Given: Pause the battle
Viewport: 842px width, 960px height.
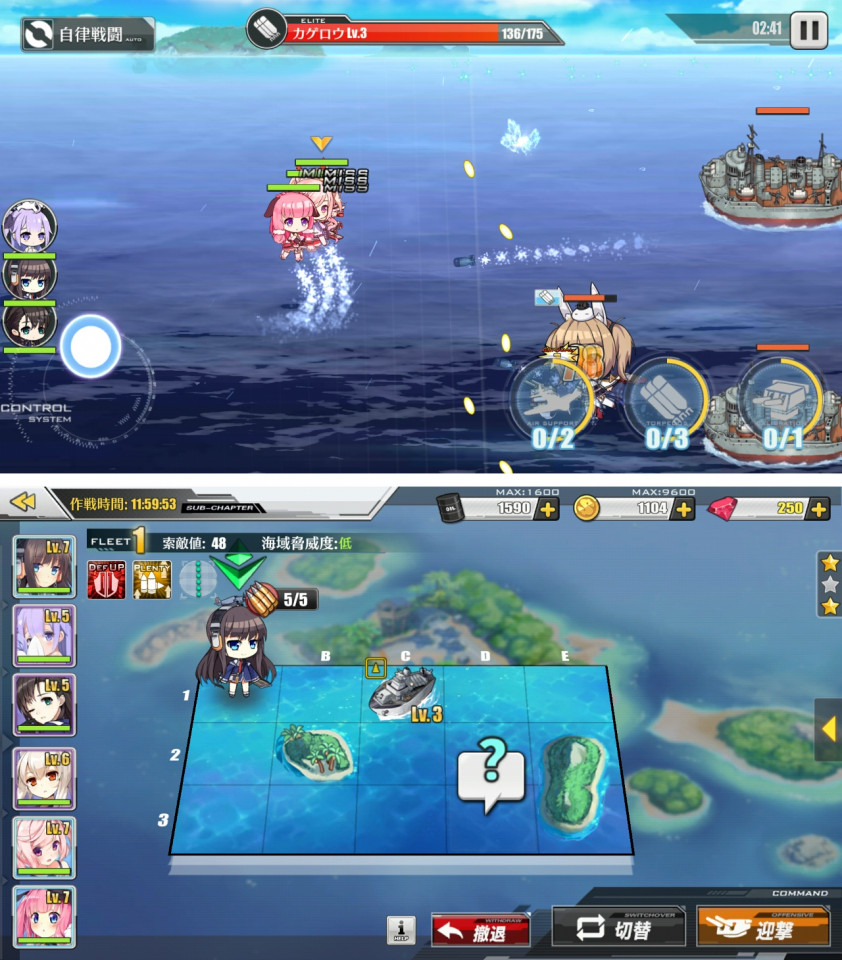Looking at the screenshot, I should click(x=808, y=29).
